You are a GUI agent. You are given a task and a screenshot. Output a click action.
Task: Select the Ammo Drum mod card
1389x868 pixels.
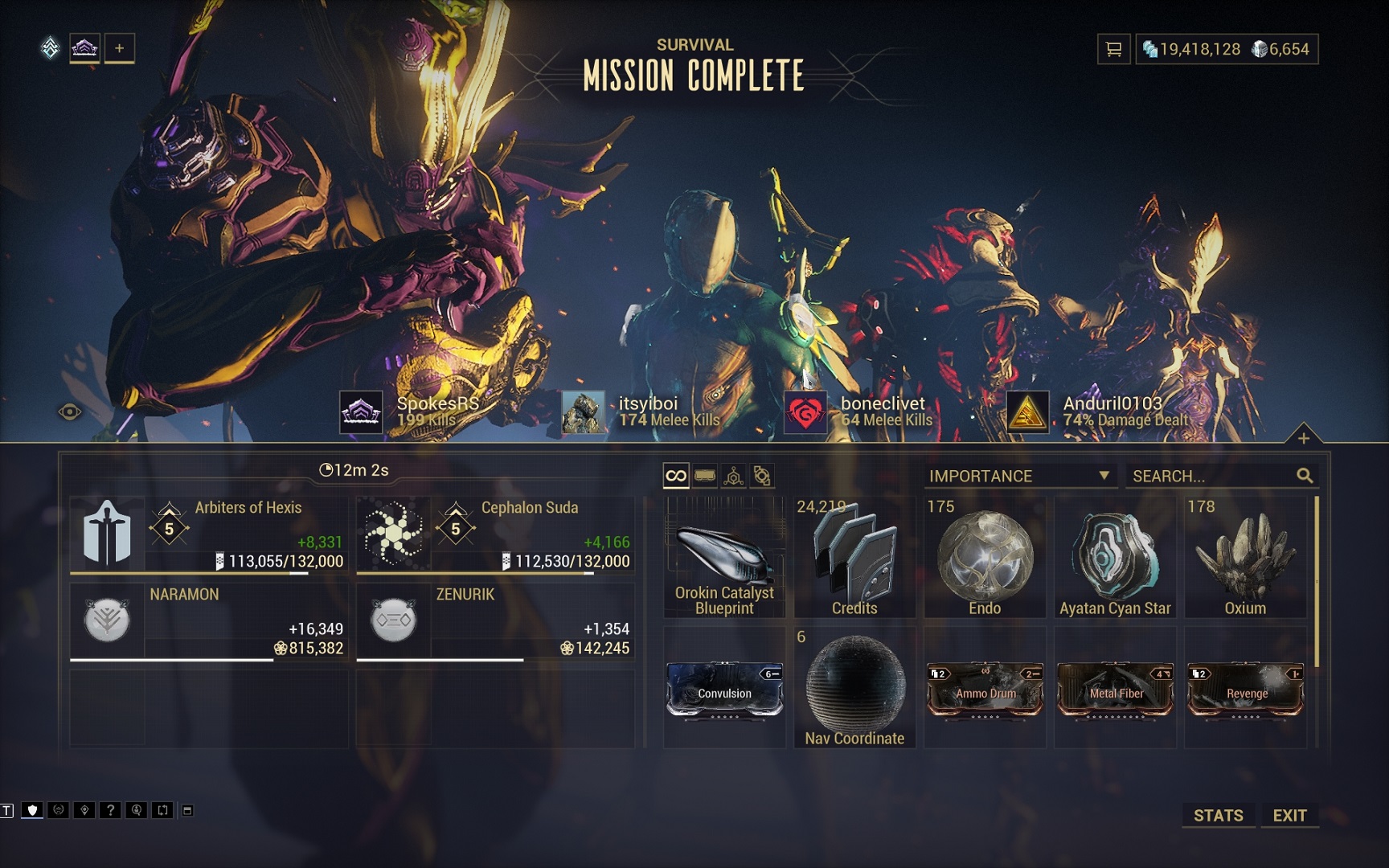pyautogui.click(x=985, y=690)
